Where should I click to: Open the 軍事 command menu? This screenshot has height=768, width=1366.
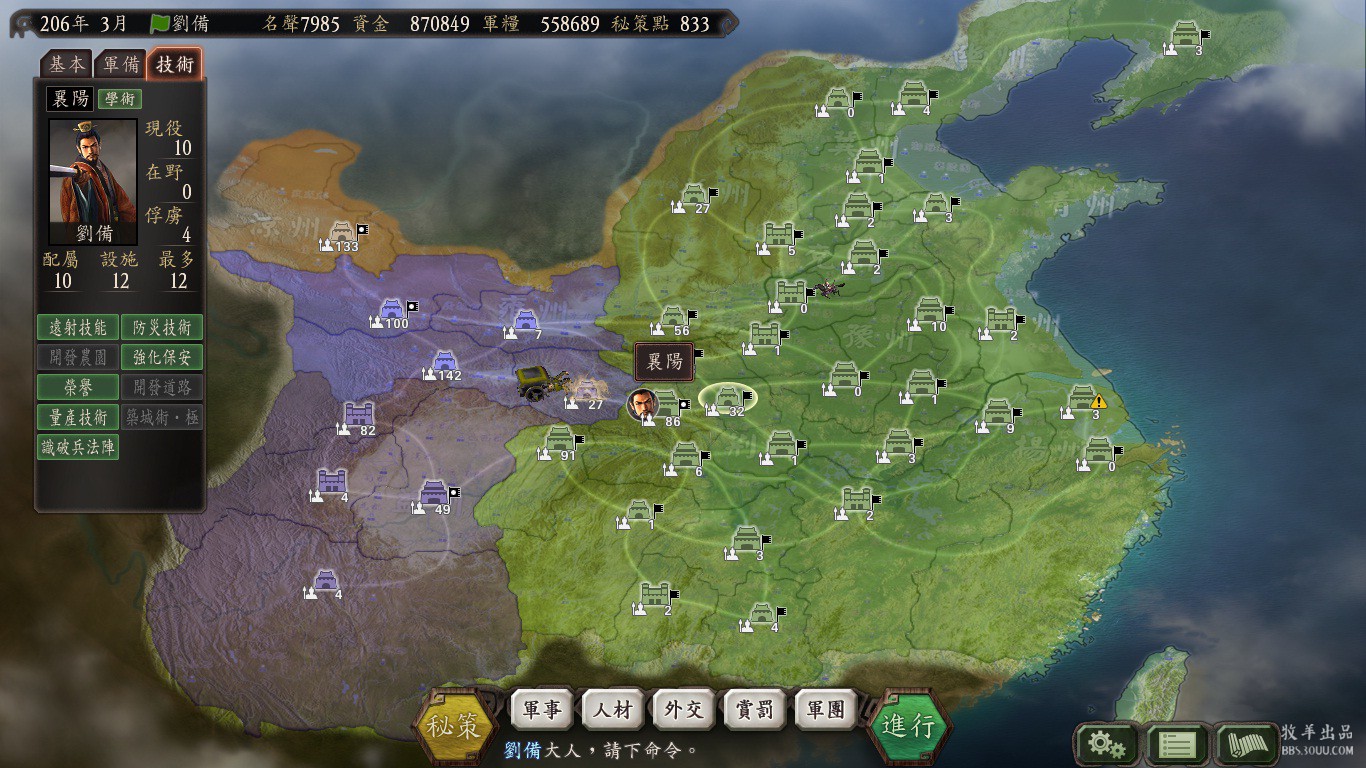coord(541,710)
